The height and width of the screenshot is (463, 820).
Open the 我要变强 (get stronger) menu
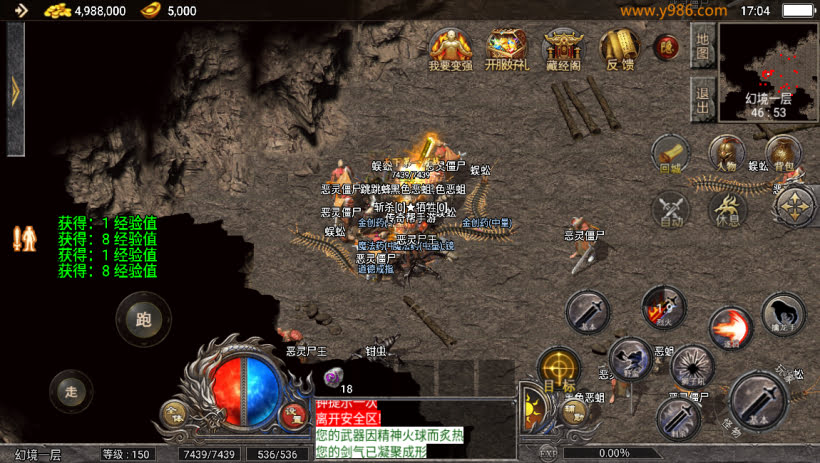pos(449,47)
